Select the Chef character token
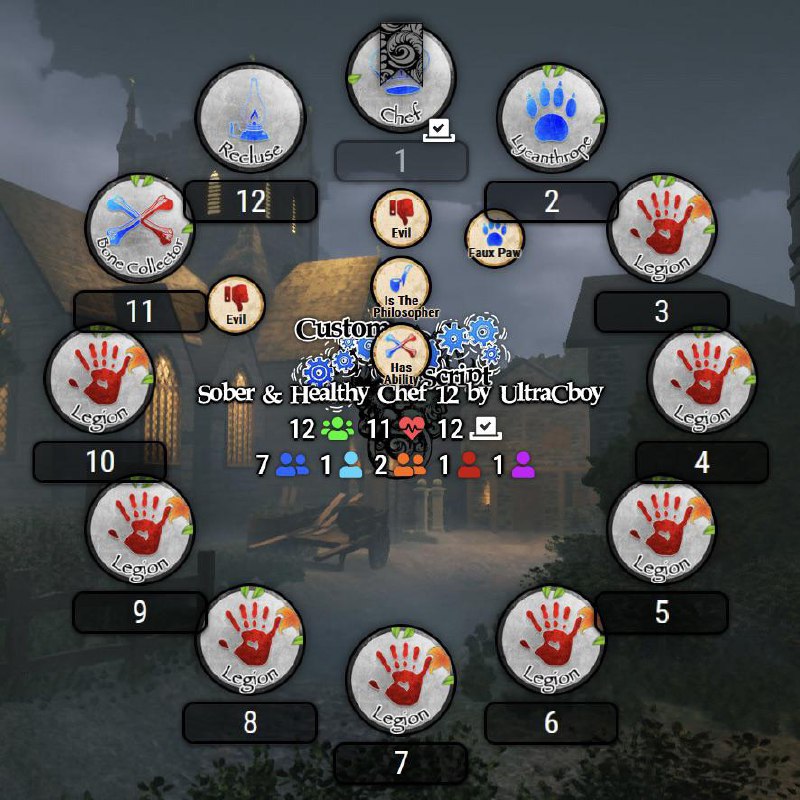Viewport: 800px width, 800px height. [x=401, y=80]
